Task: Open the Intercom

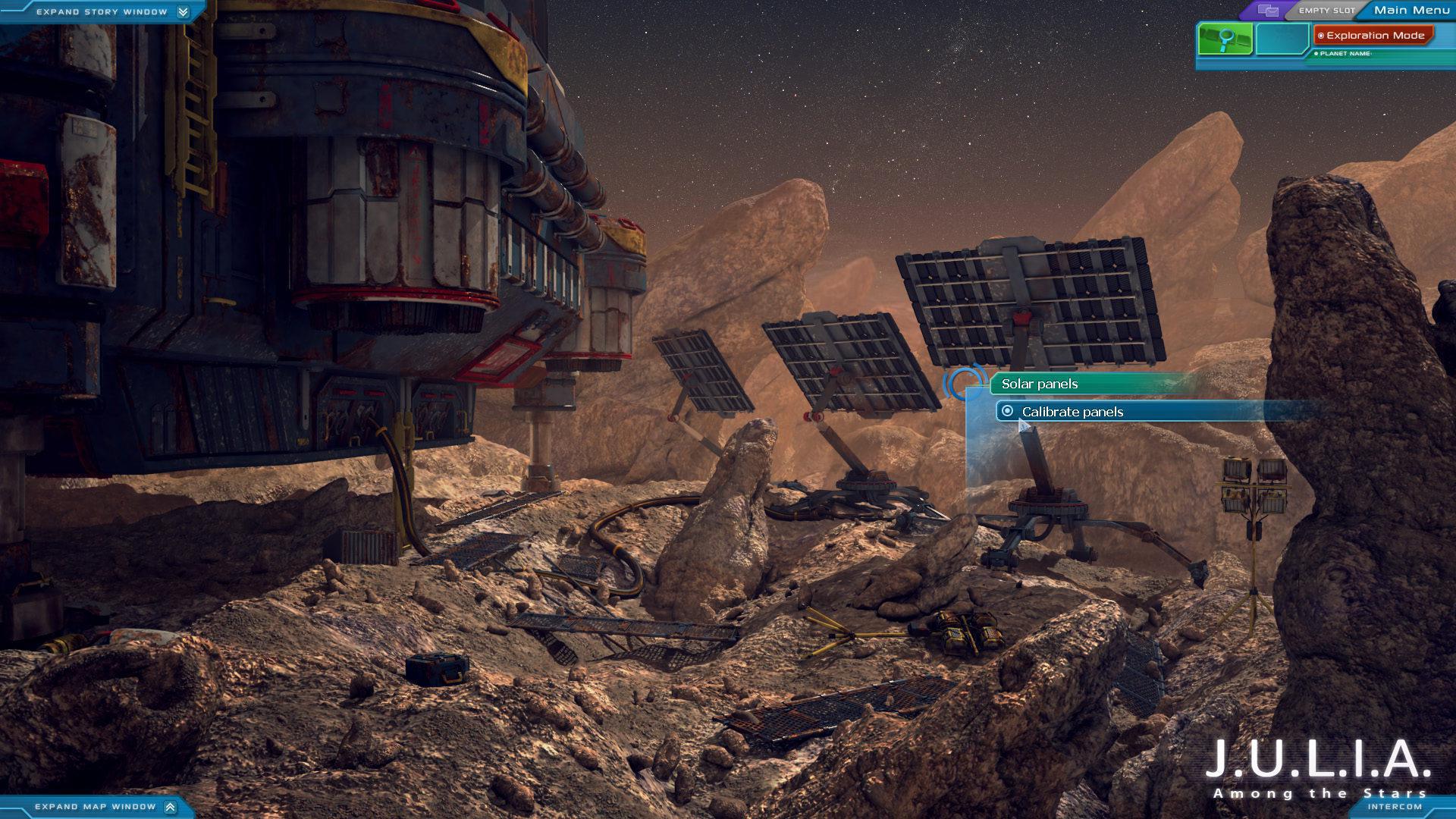Action: click(x=1394, y=807)
